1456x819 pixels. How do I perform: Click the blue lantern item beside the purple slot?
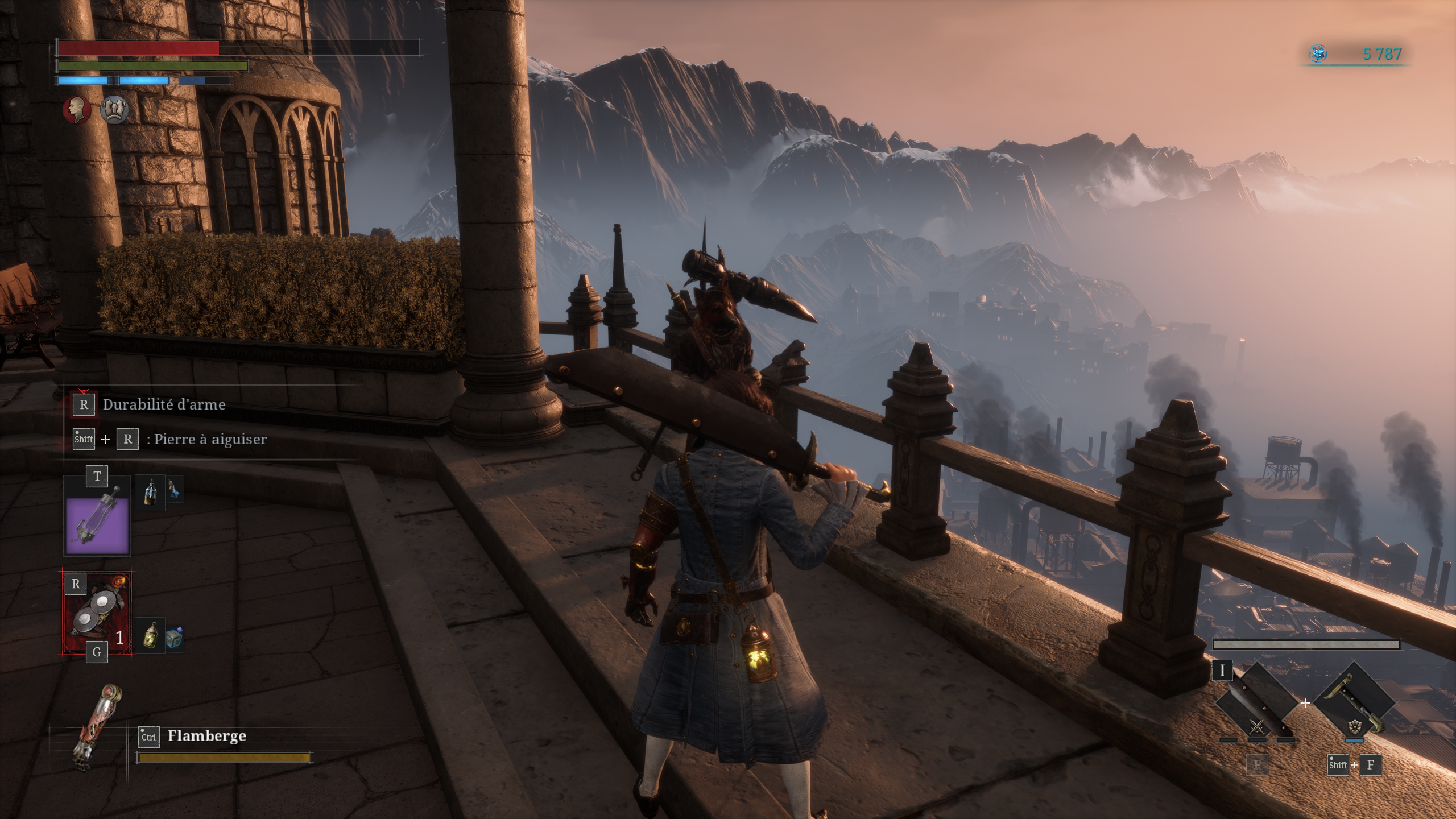click(x=150, y=491)
